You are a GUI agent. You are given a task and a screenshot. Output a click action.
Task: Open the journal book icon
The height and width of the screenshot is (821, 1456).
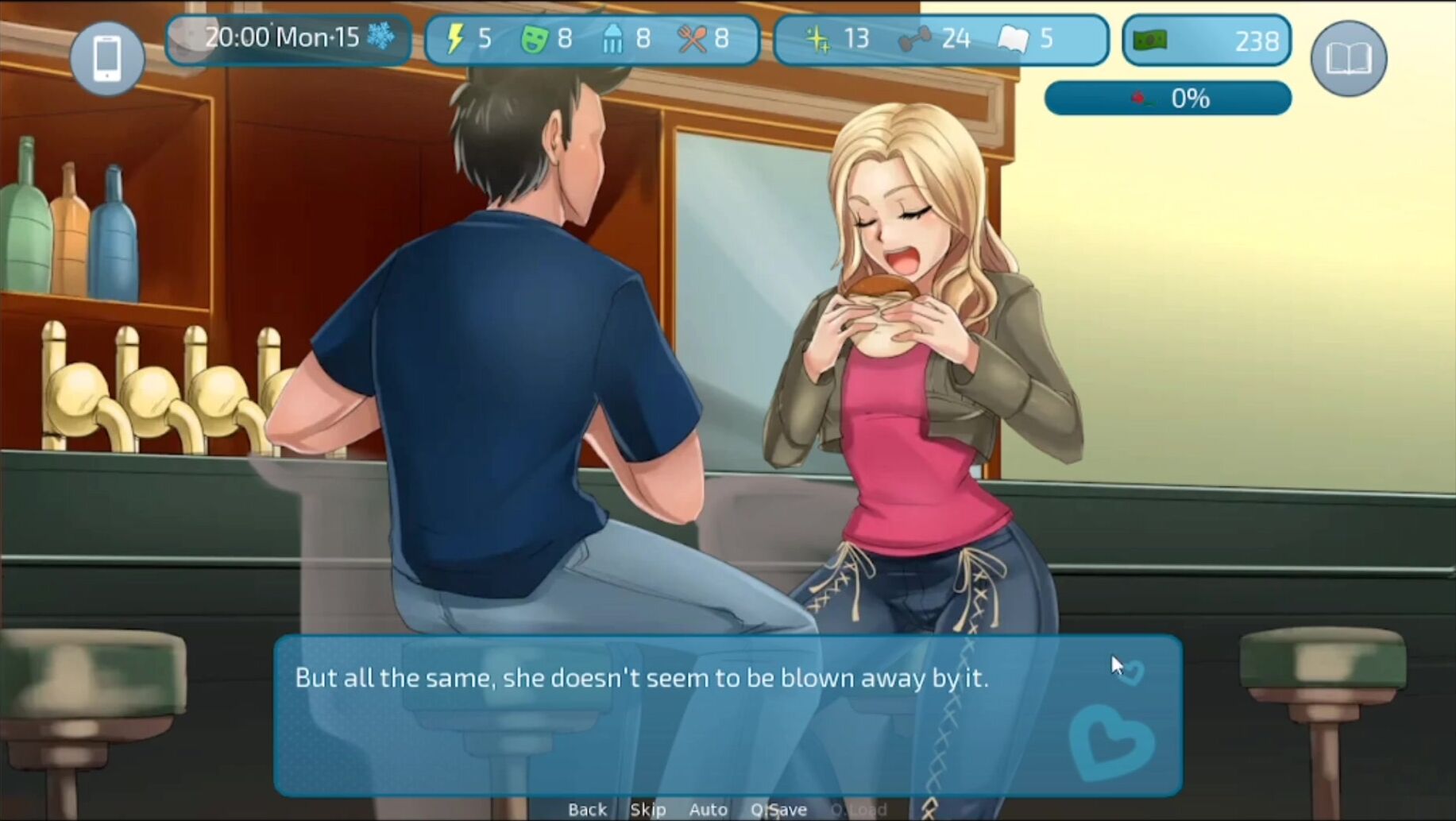[1348, 58]
